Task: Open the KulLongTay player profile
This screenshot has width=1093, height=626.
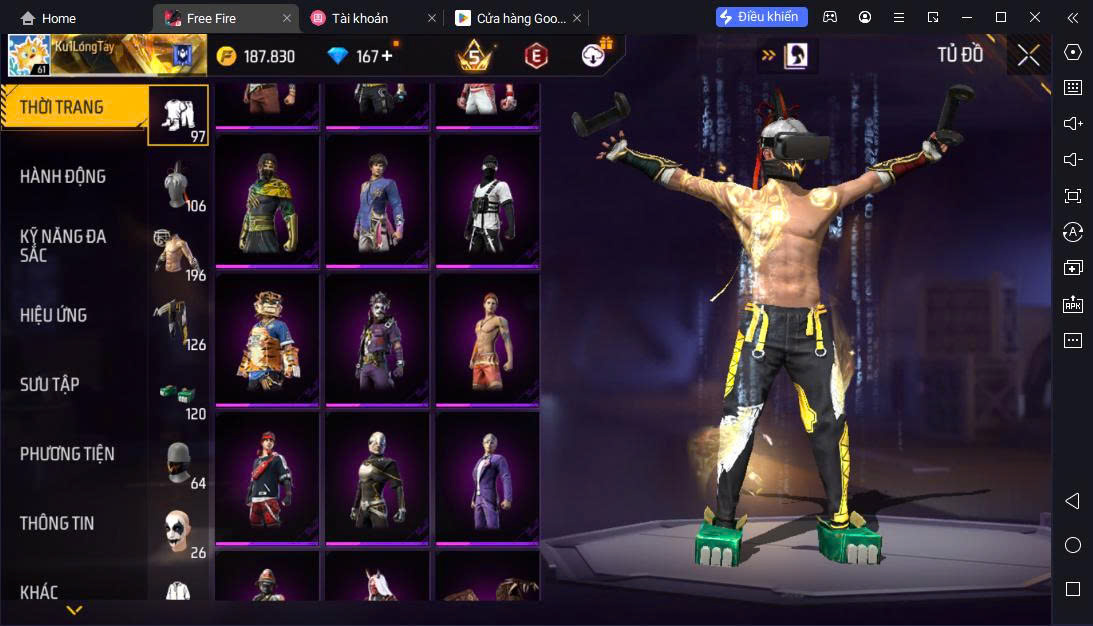Action: tap(30, 55)
